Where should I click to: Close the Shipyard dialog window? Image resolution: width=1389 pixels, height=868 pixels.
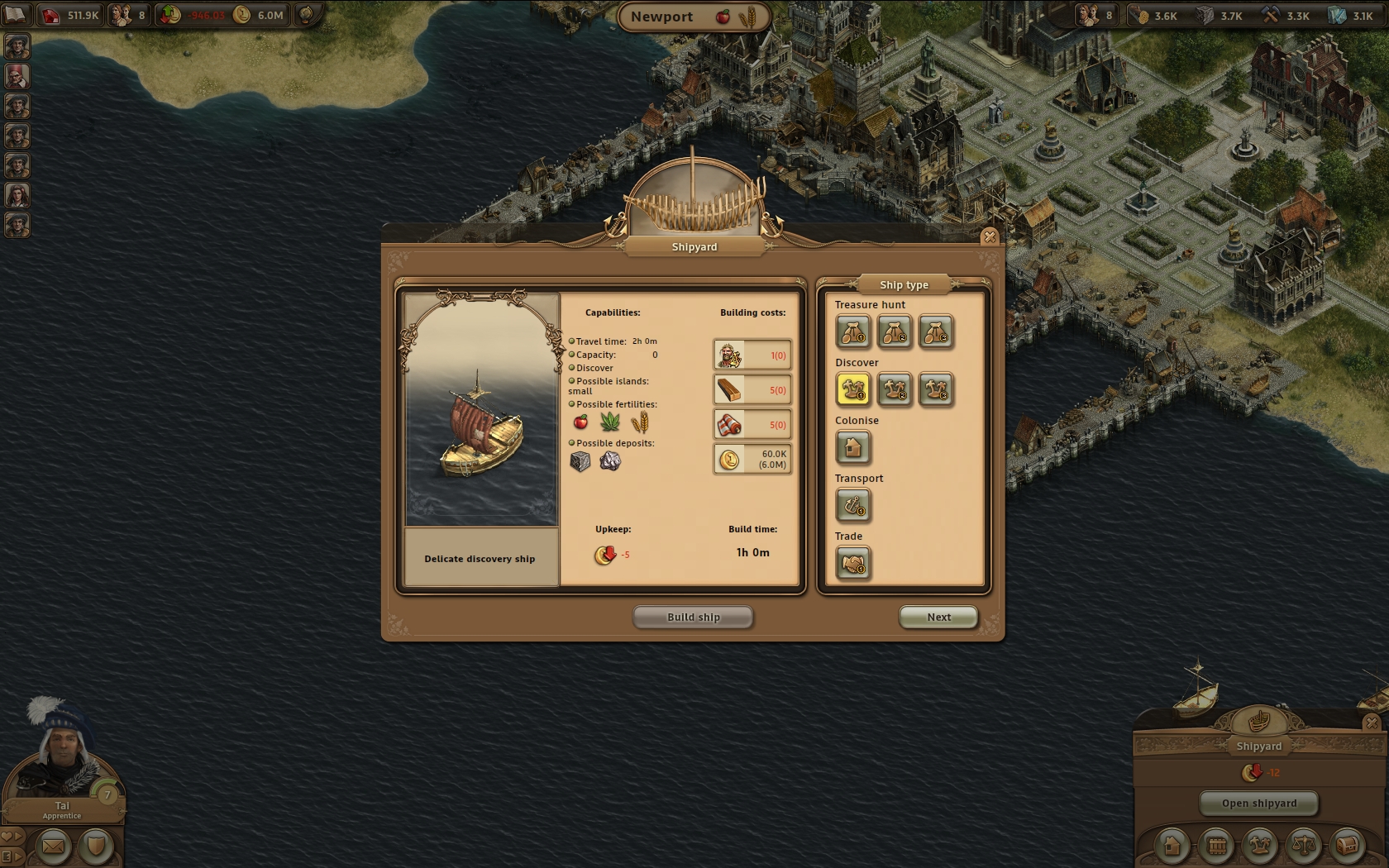[x=989, y=237]
